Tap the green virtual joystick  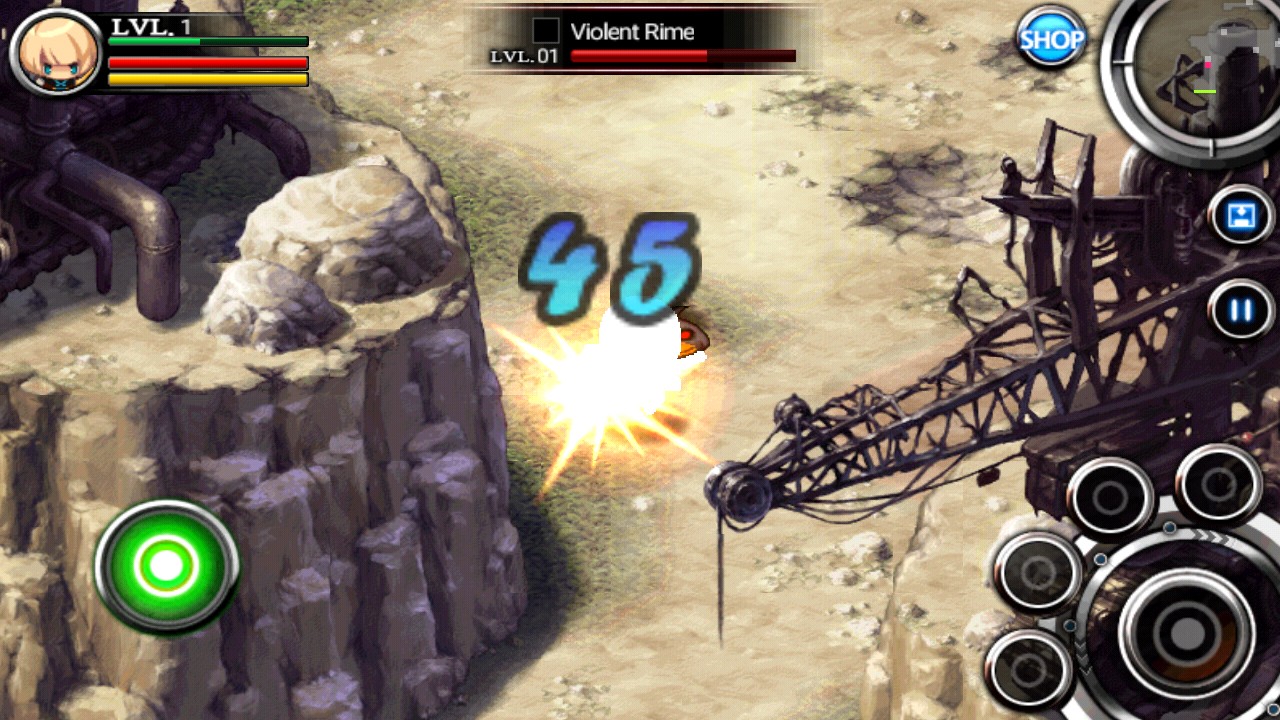[167, 566]
